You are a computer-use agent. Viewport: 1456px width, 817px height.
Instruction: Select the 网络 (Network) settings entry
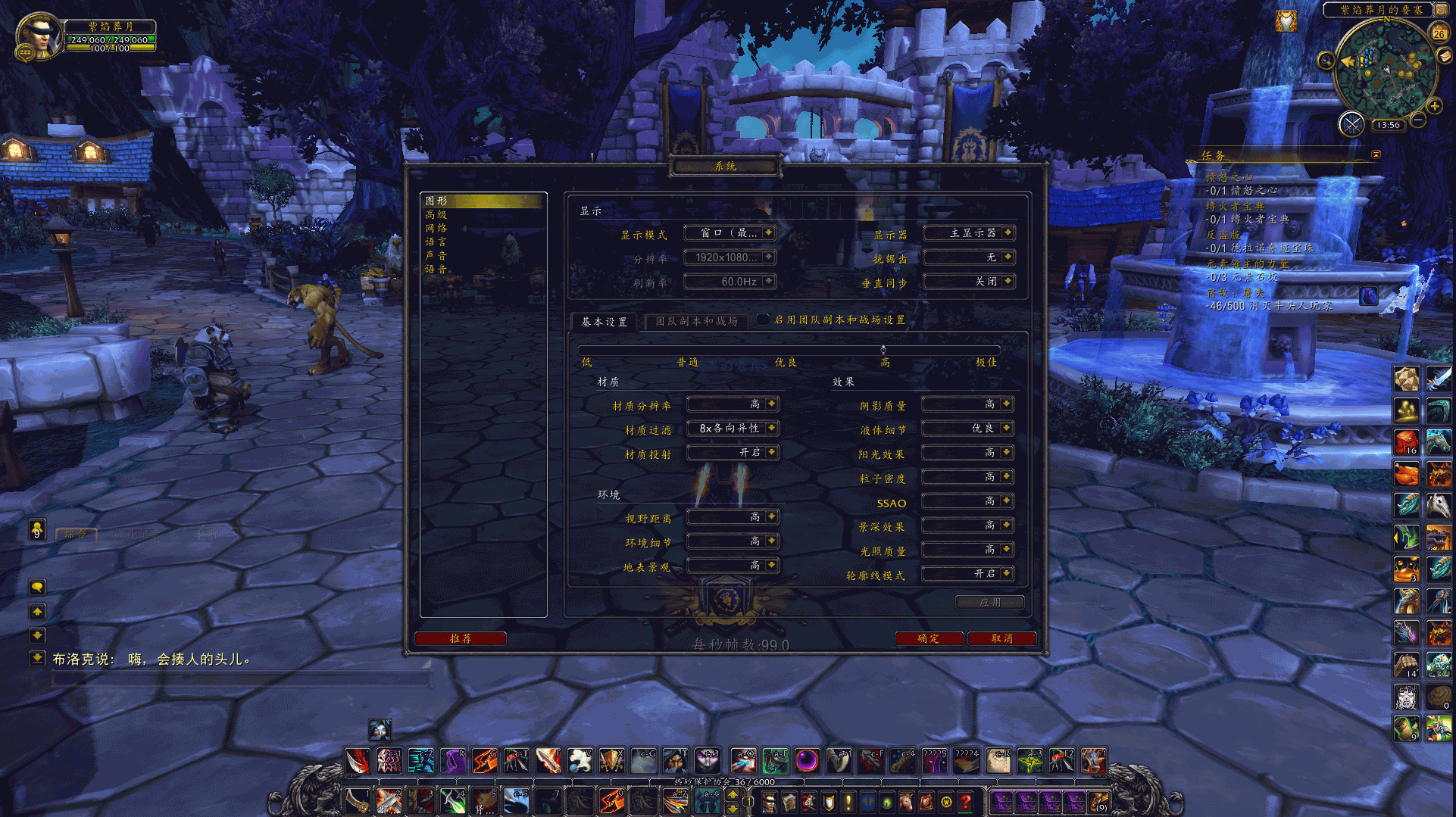click(x=436, y=229)
